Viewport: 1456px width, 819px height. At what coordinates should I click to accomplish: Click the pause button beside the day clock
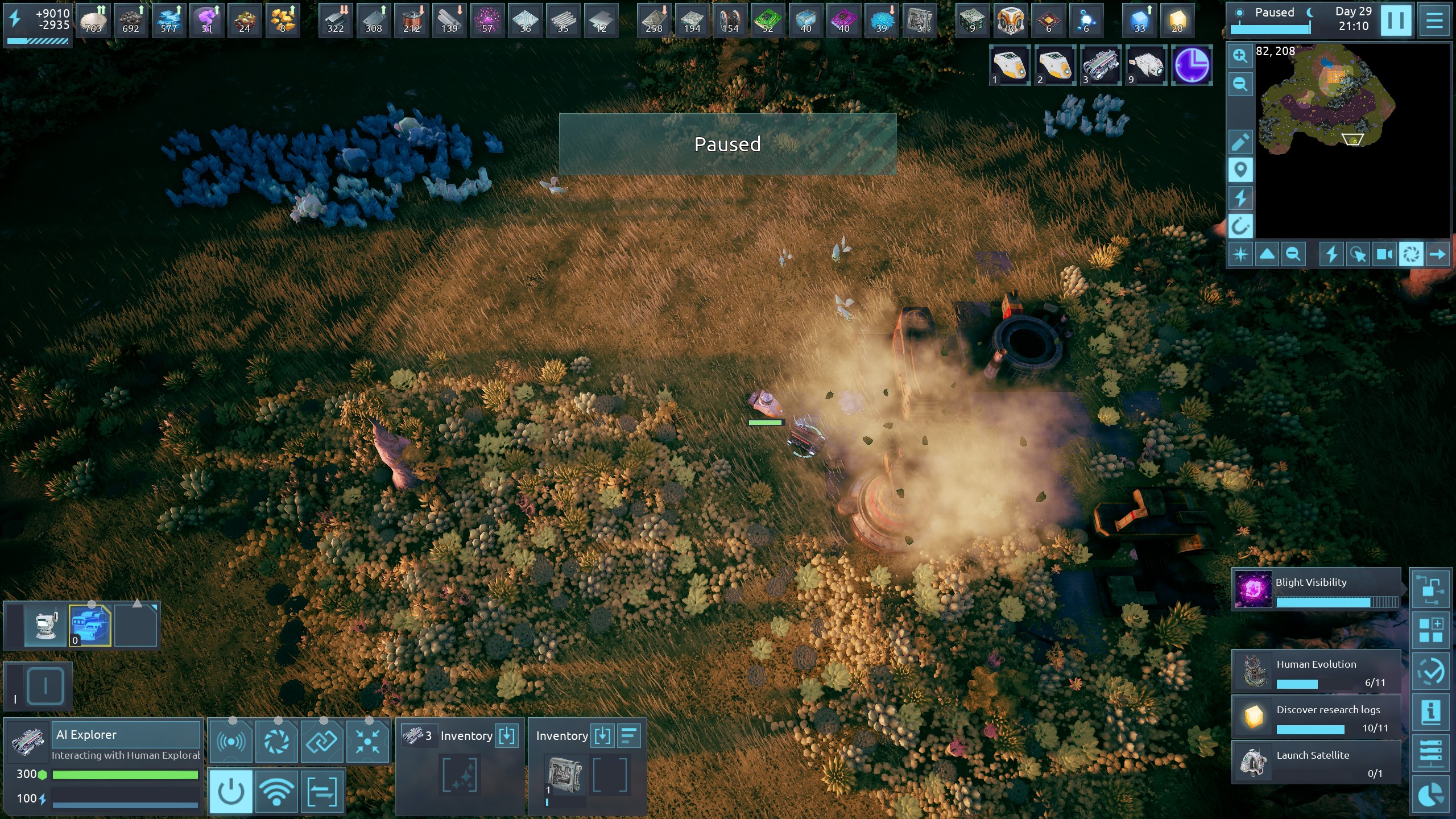coord(1395,20)
